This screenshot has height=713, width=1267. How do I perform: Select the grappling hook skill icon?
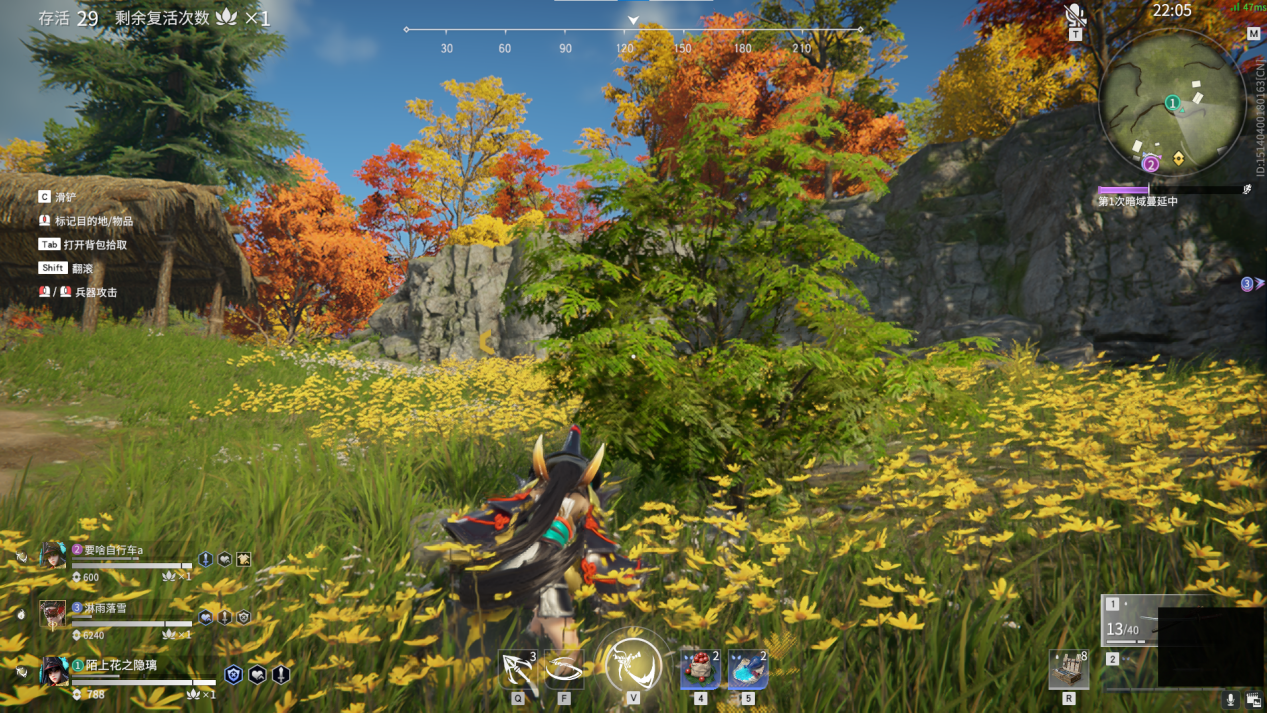click(x=518, y=668)
